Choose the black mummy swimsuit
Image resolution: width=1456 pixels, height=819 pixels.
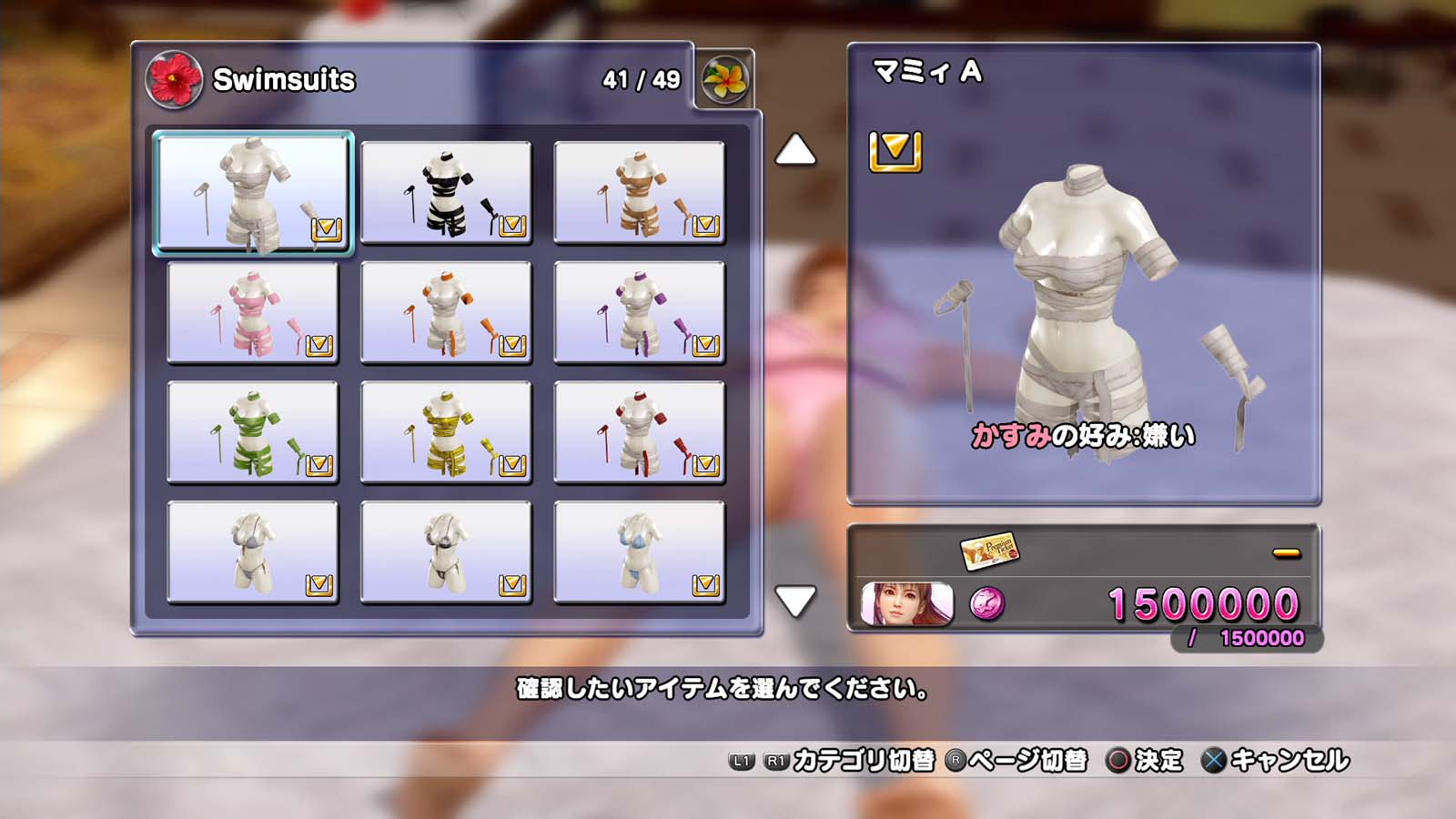pyautogui.click(x=446, y=192)
